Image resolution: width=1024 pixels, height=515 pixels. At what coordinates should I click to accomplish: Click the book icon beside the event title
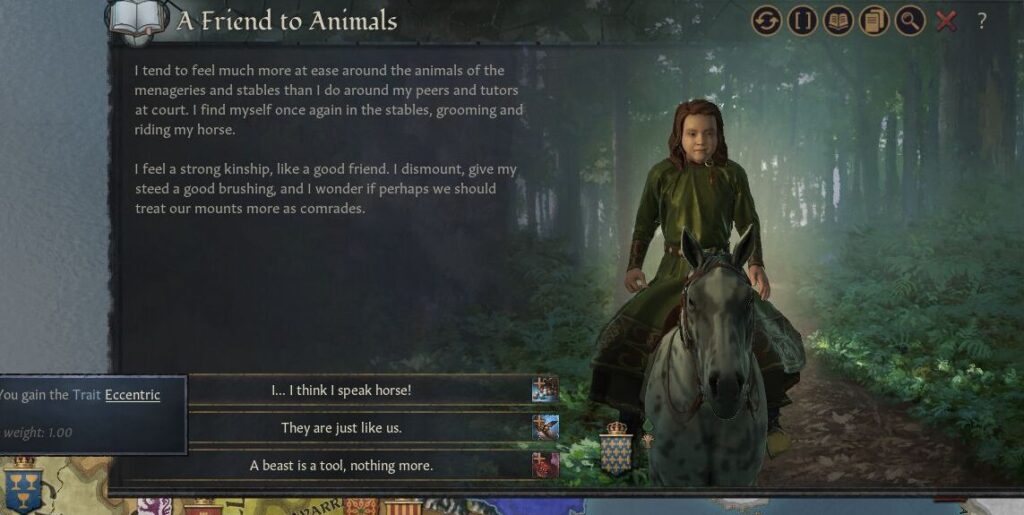tap(137, 19)
